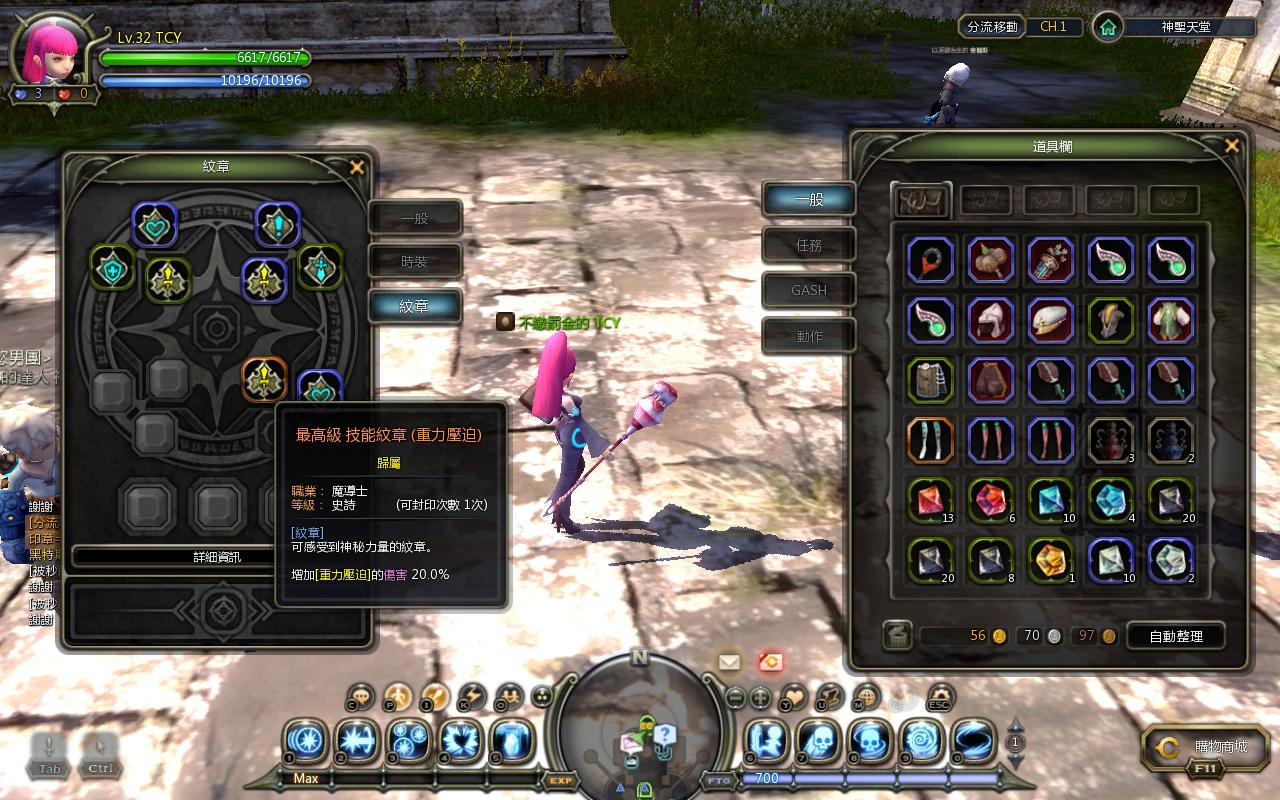Open the 詳細資訊 details panel
1280x800 pixels.
(217, 557)
